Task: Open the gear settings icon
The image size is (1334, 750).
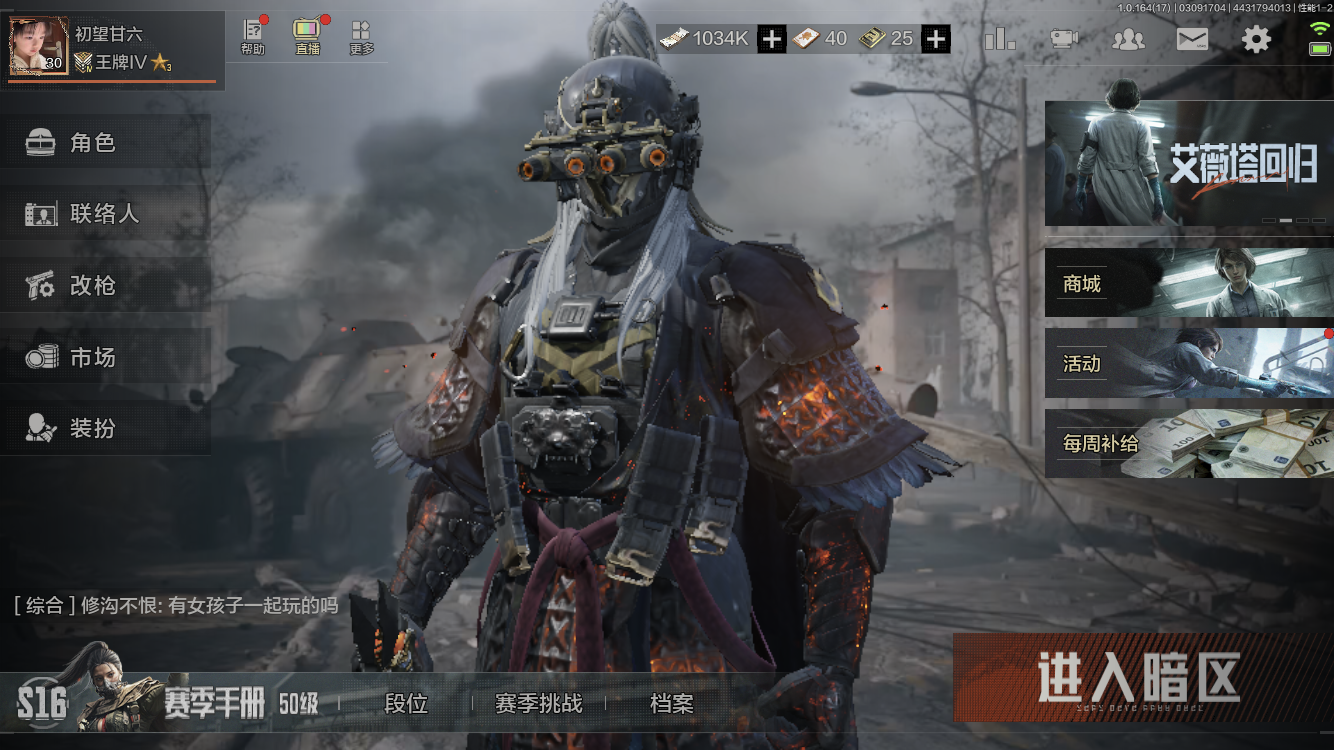Action: point(1256,39)
